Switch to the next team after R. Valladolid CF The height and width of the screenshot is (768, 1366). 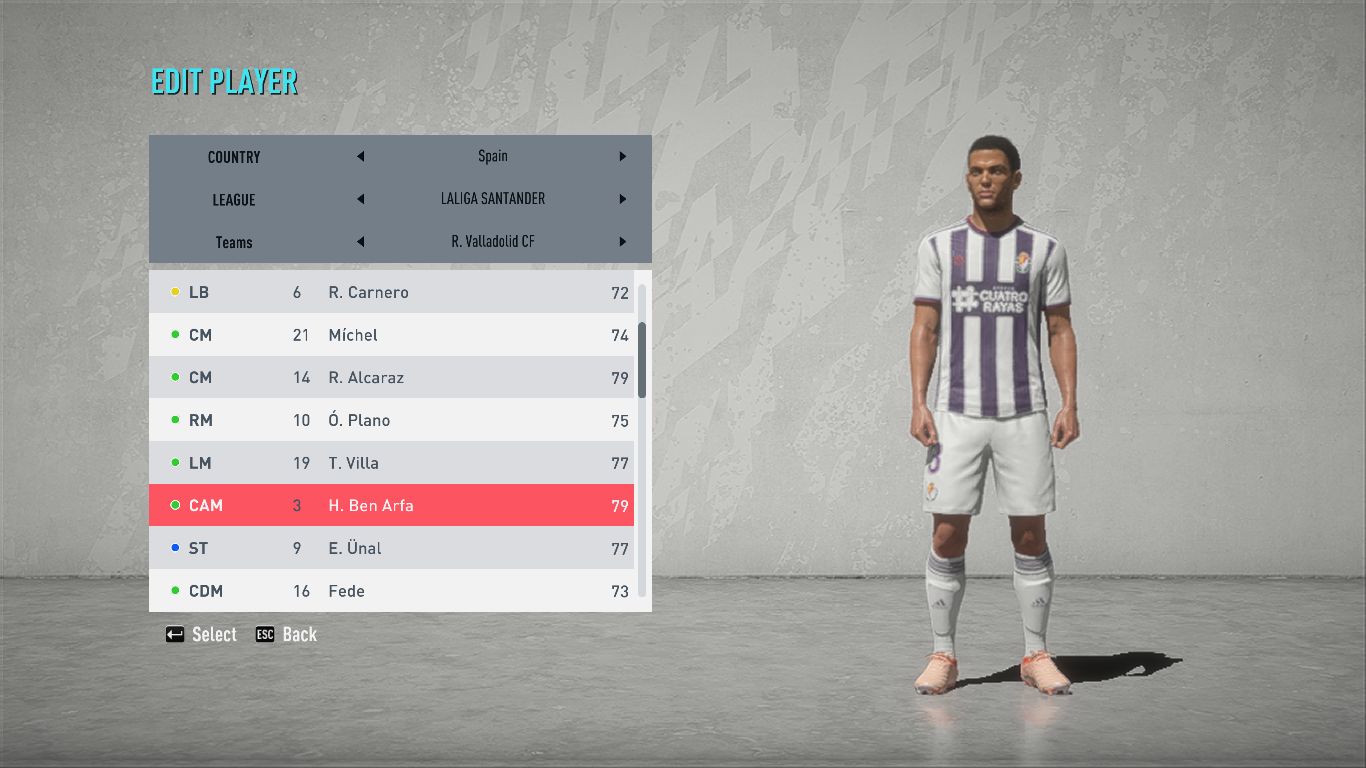622,242
